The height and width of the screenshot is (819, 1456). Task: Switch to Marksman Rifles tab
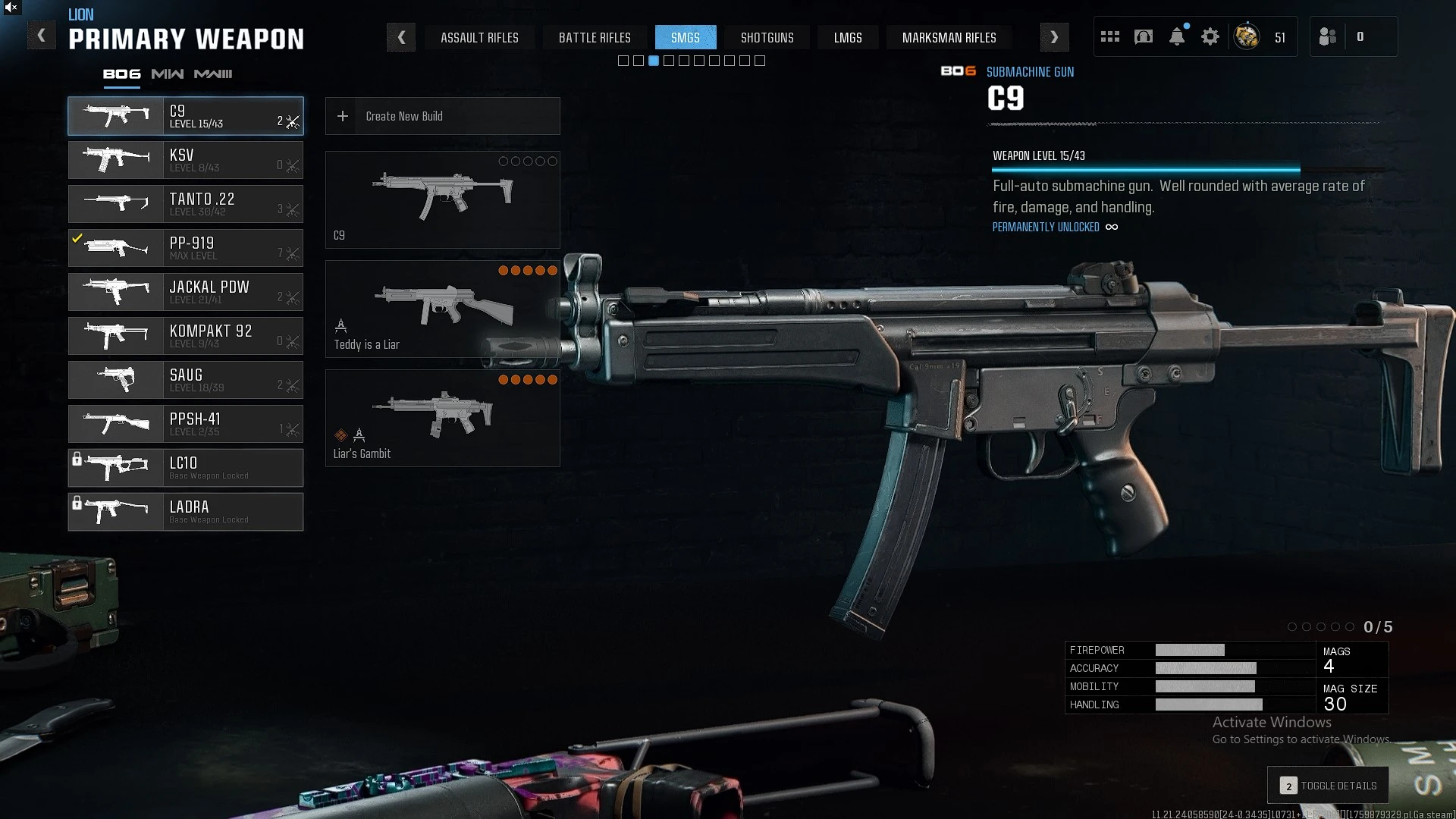click(x=949, y=37)
